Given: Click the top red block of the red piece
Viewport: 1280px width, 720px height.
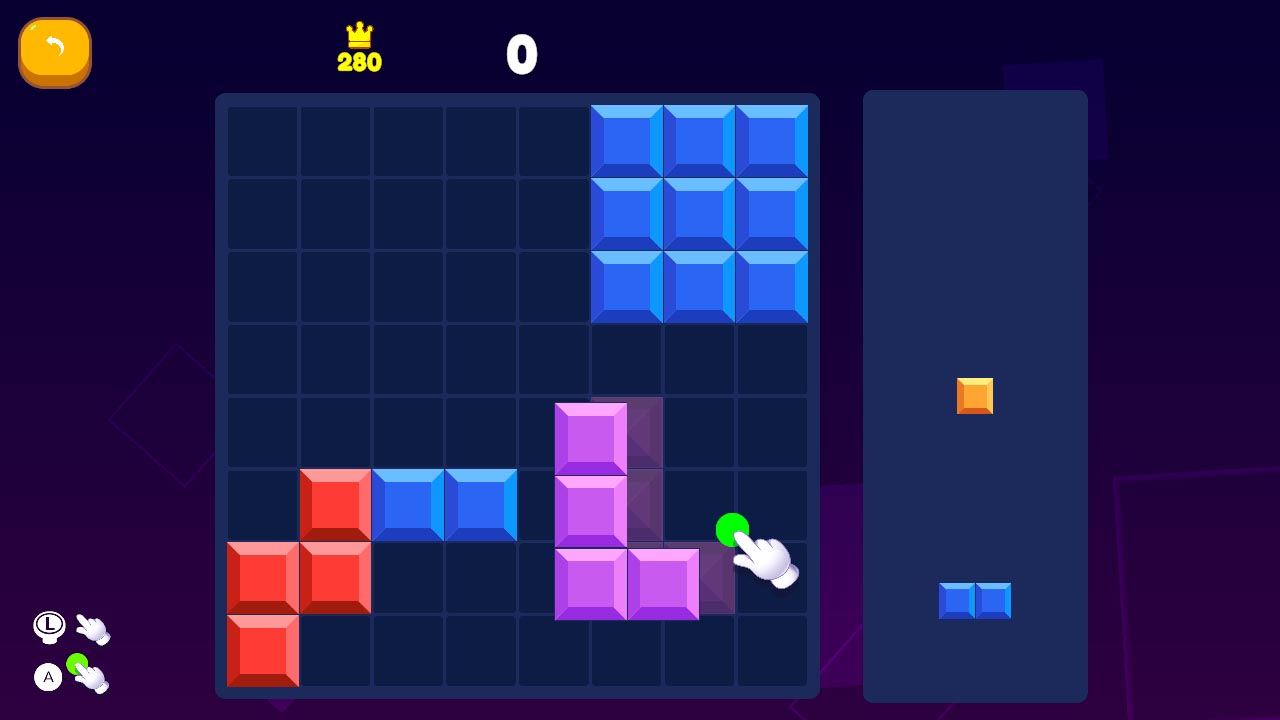Looking at the screenshot, I should 334,503.
